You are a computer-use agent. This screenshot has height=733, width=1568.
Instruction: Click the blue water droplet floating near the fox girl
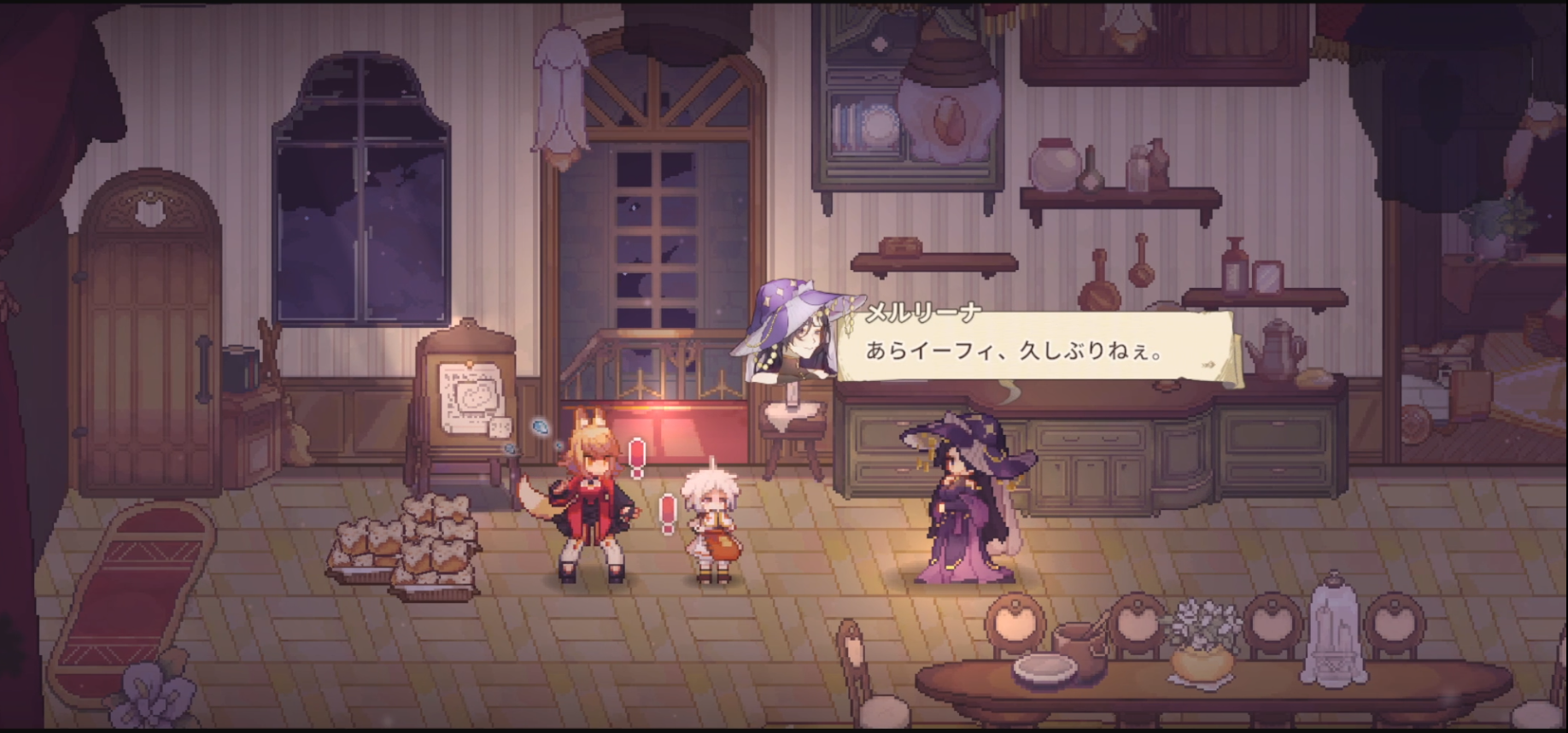[541, 428]
